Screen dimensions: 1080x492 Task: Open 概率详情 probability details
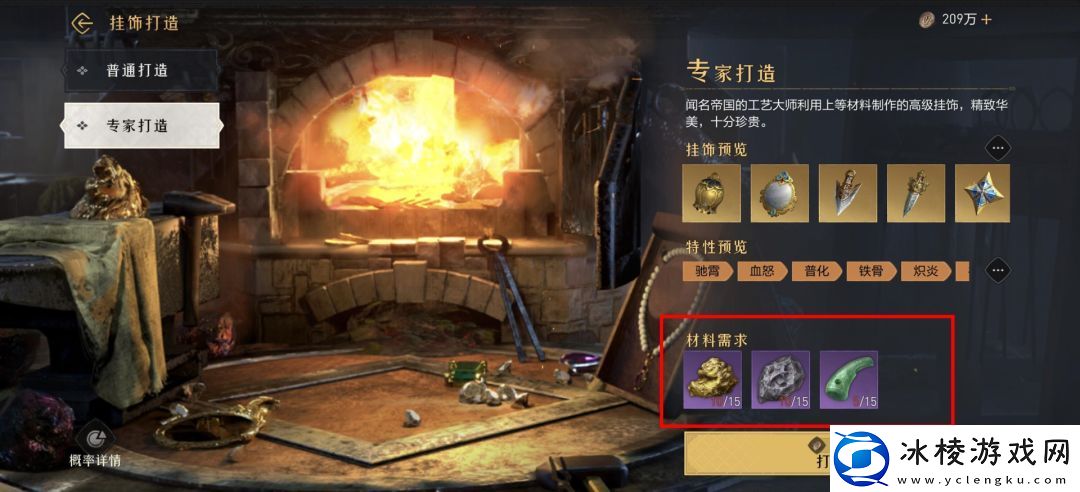coord(95,446)
